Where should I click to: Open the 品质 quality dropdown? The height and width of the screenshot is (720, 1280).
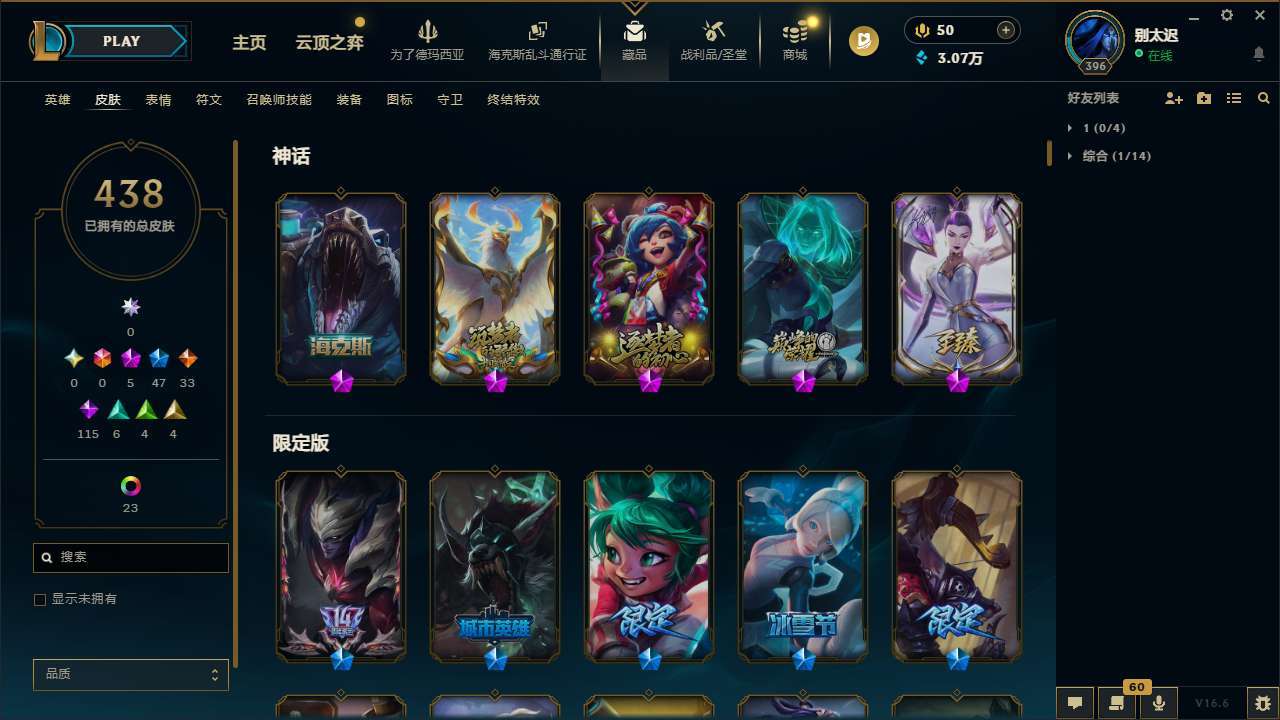tap(130, 675)
